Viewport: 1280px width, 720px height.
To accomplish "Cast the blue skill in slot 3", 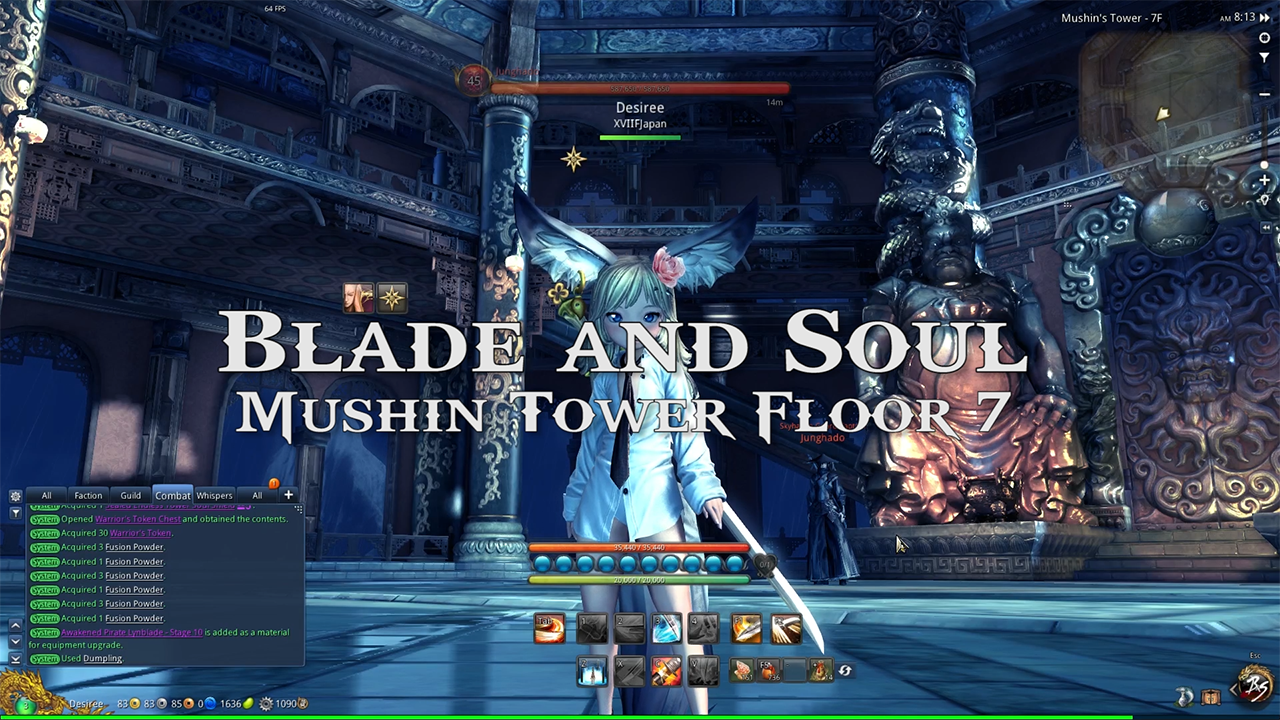I will click(x=665, y=628).
